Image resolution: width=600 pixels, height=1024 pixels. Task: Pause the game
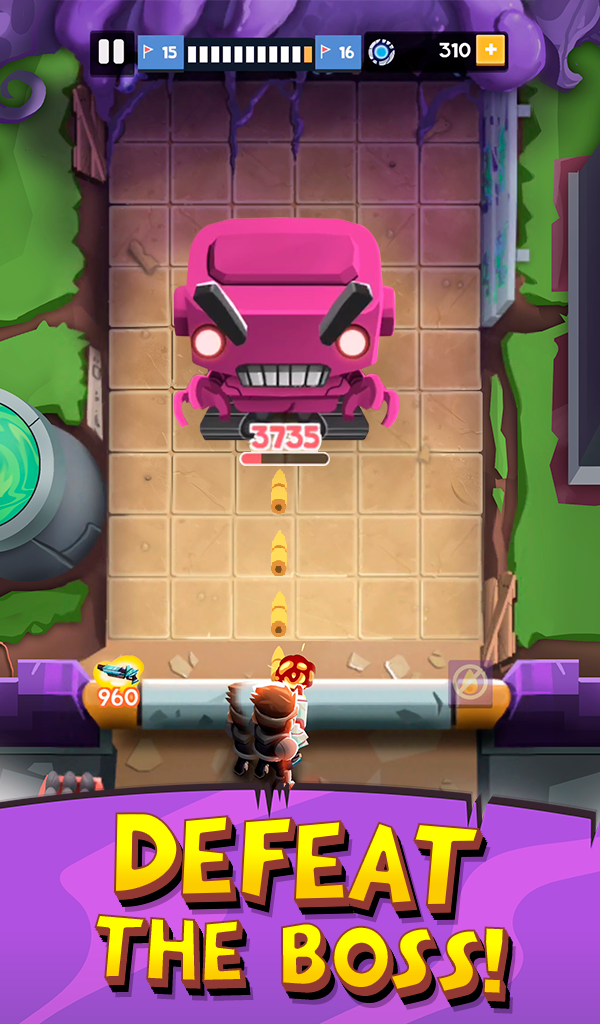point(112,52)
